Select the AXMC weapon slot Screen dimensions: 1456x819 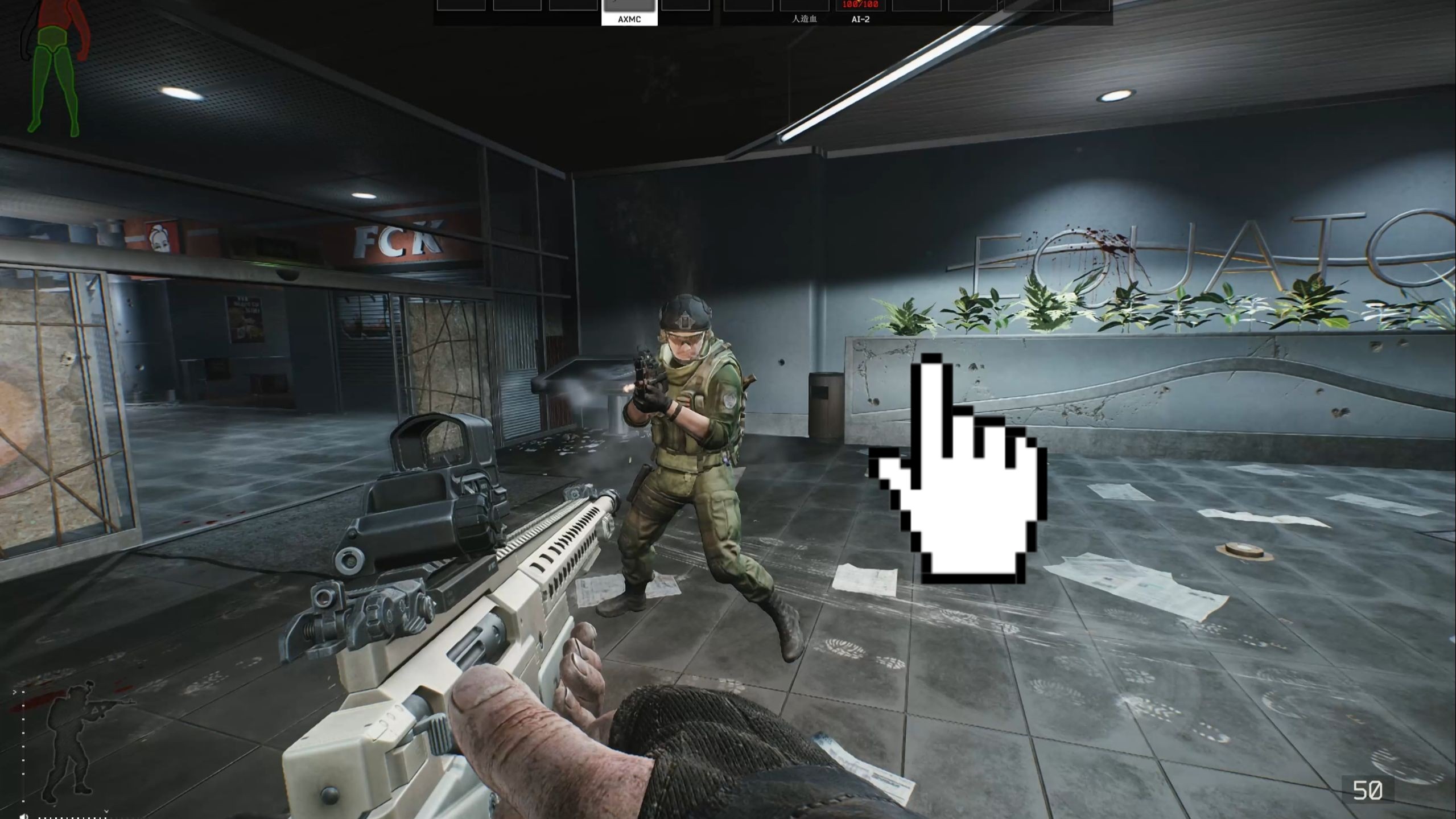[629, 11]
